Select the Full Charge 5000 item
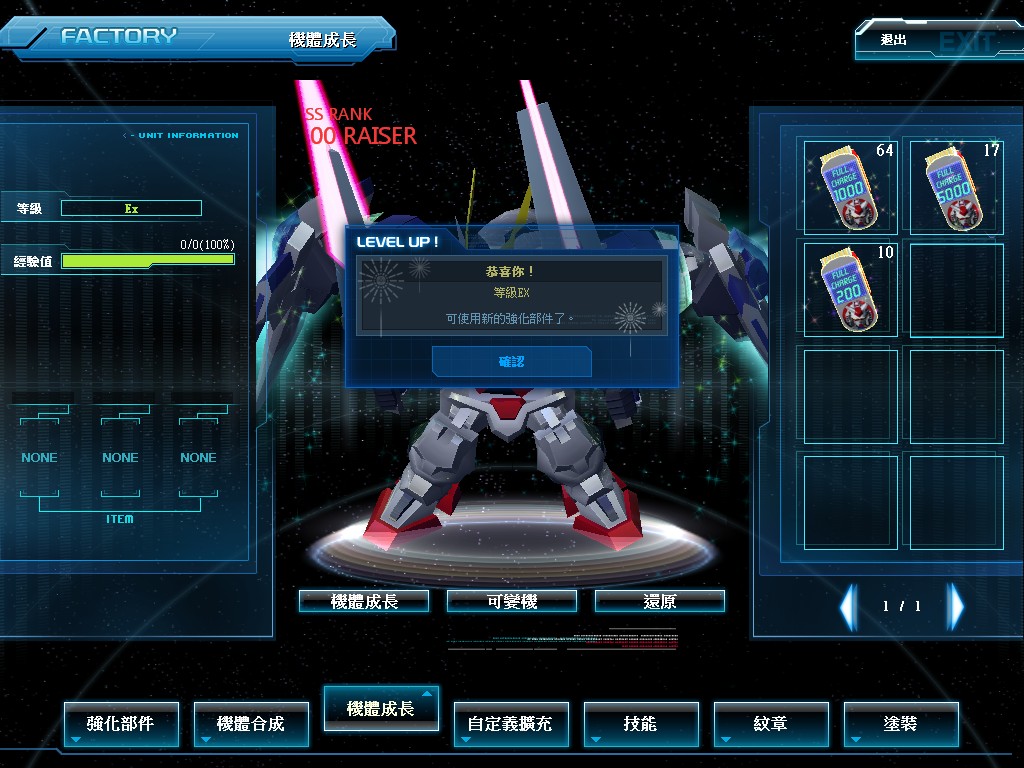This screenshot has width=1024, height=768. click(955, 187)
